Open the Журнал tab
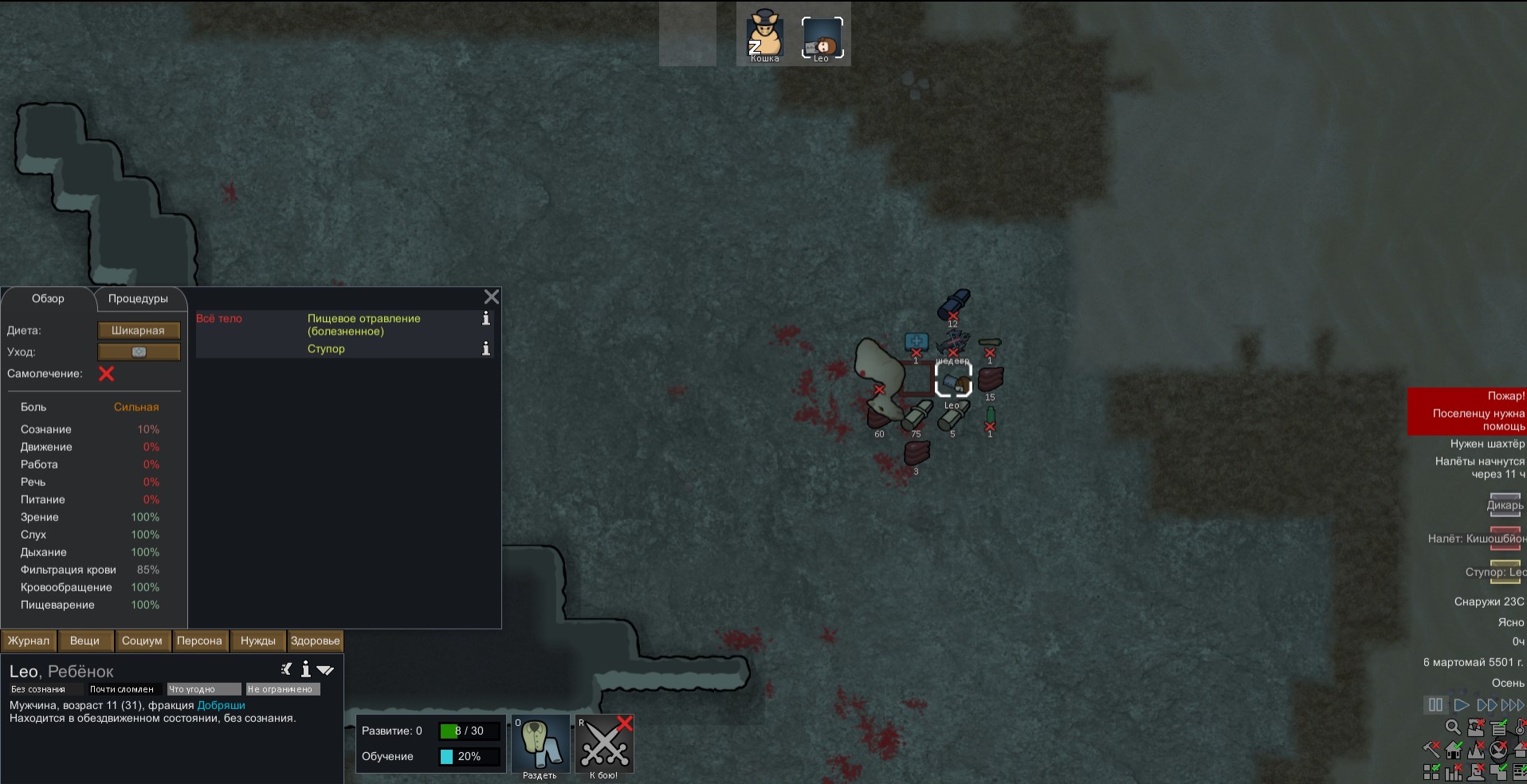1527x784 pixels. tap(29, 641)
